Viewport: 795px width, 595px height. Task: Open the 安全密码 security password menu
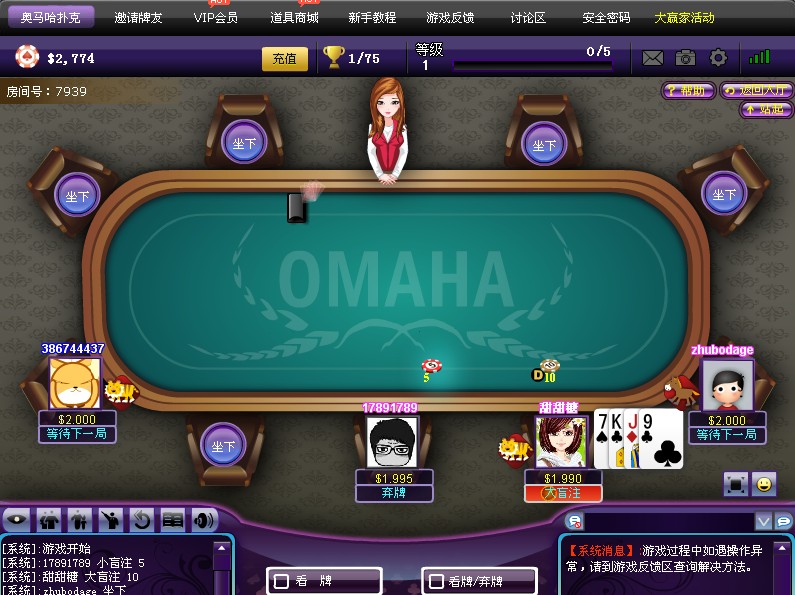(x=606, y=18)
